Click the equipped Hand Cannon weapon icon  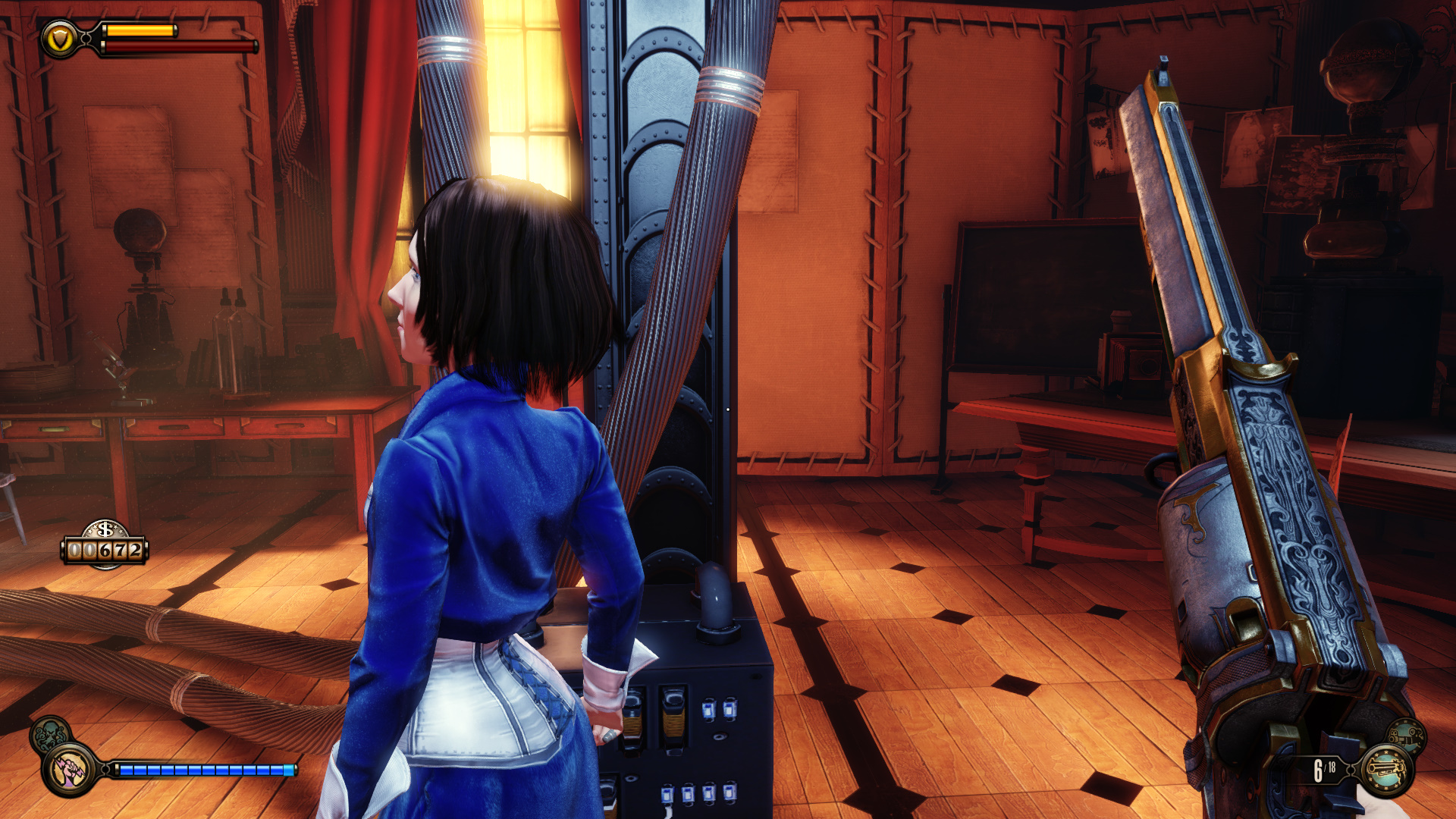coord(1387,770)
